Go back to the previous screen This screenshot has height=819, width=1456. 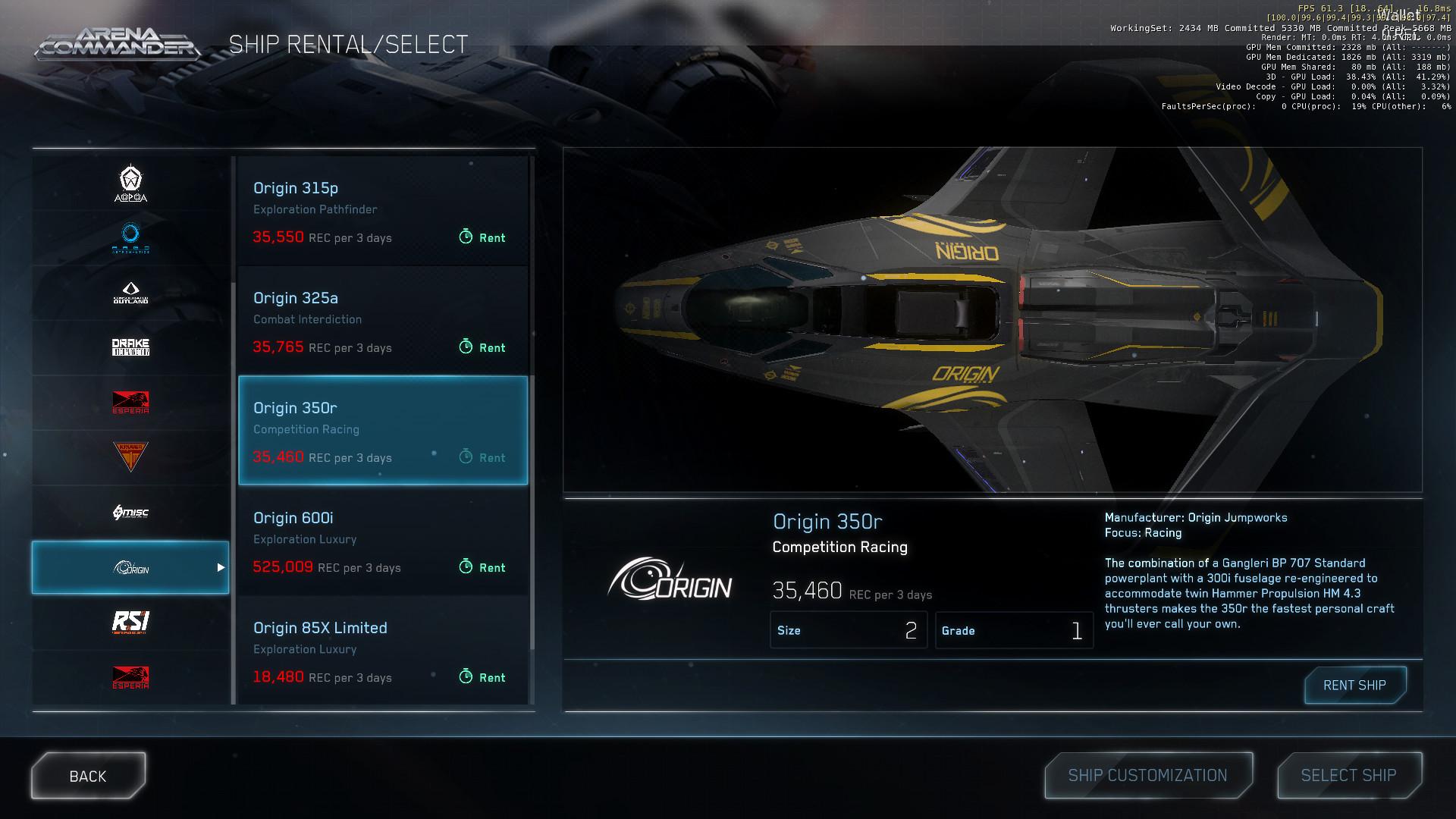(x=88, y=775)
